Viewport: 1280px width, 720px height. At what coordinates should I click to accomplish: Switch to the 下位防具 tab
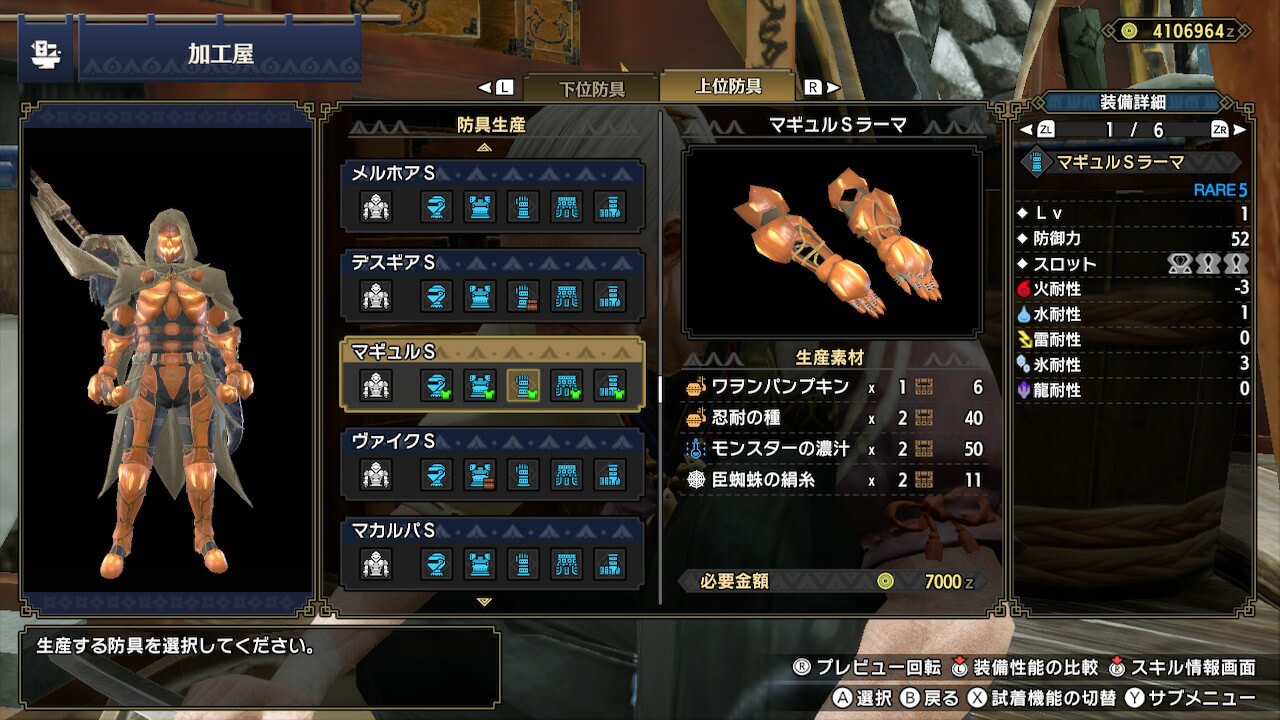point(590,88)
